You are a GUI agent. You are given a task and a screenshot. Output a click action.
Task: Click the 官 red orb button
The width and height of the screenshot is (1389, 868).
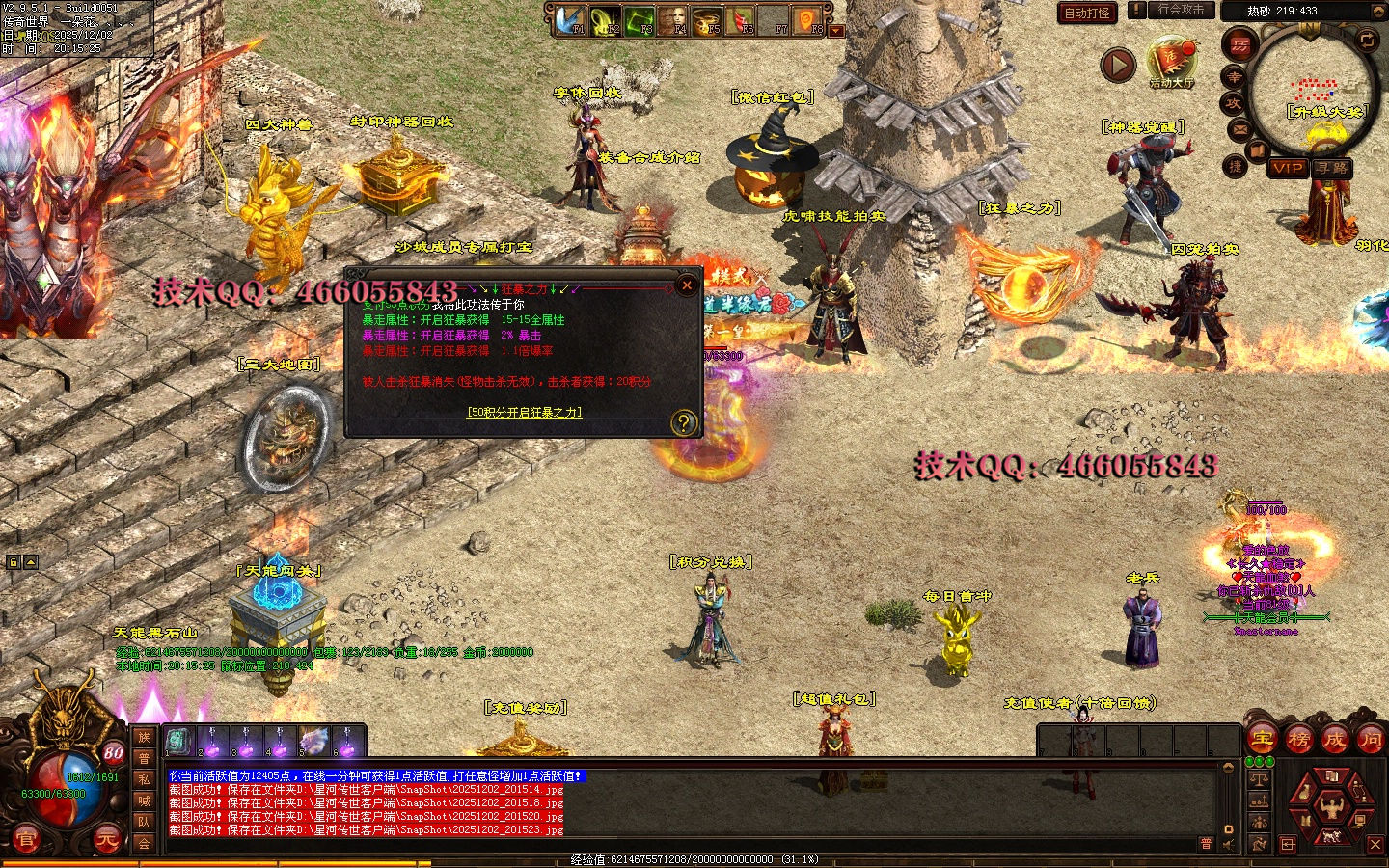click(x=26, y=841)
